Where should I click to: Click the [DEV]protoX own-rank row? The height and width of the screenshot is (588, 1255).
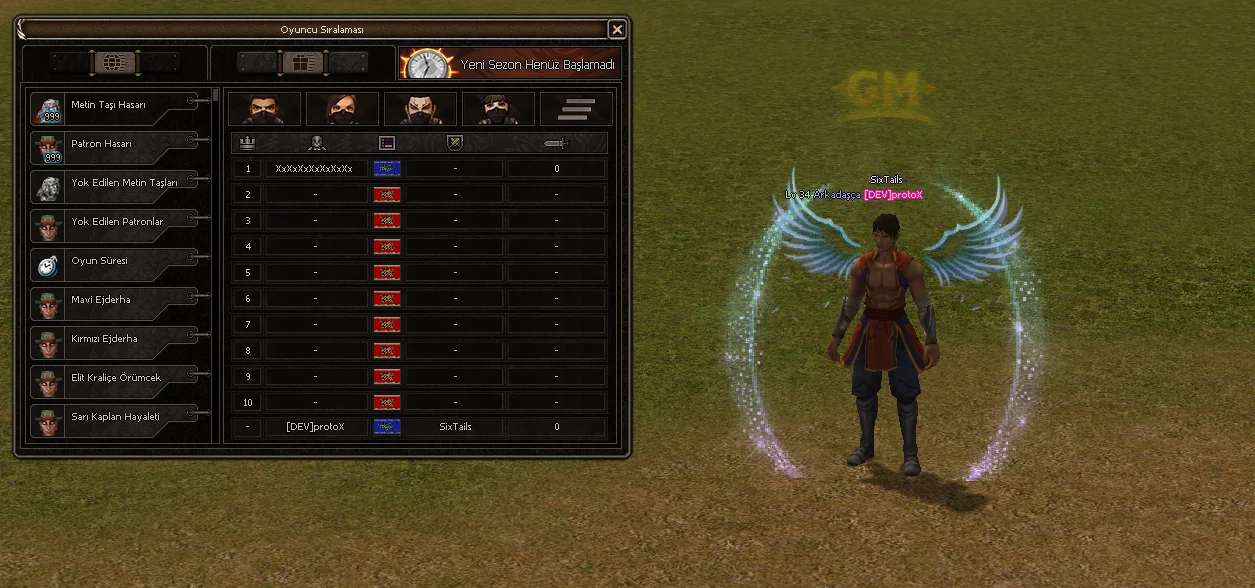click(x=420, y=427)
